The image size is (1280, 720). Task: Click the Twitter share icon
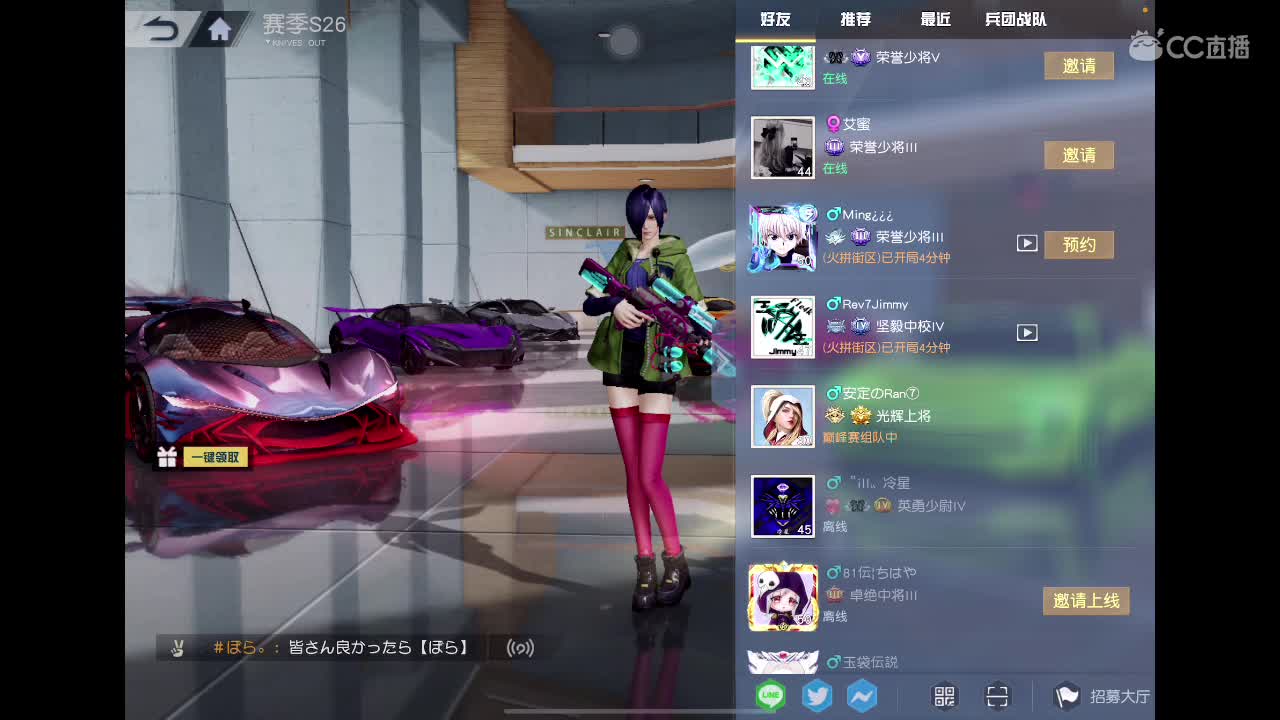816,695
